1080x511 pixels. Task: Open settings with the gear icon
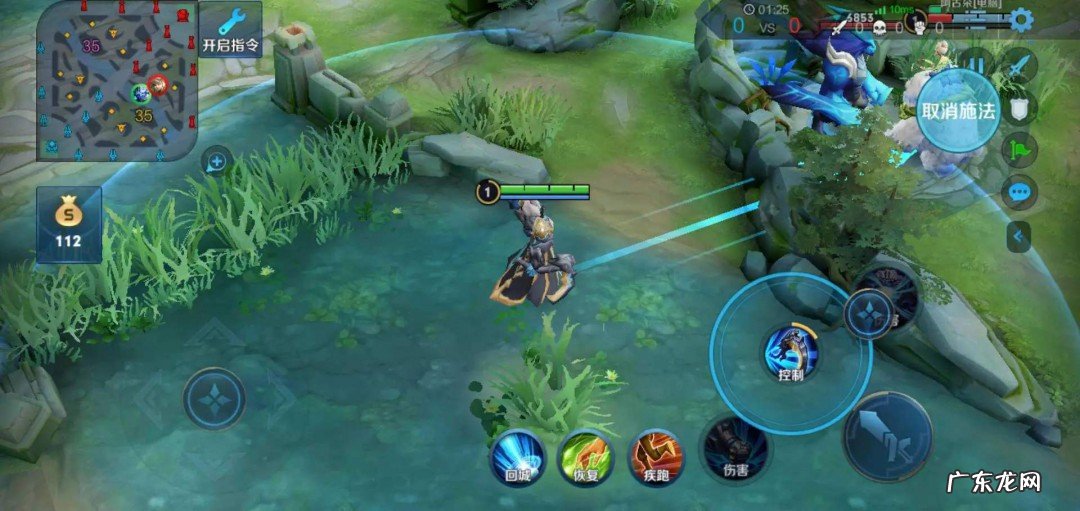pyautogui.click(x=1021, y=19)
